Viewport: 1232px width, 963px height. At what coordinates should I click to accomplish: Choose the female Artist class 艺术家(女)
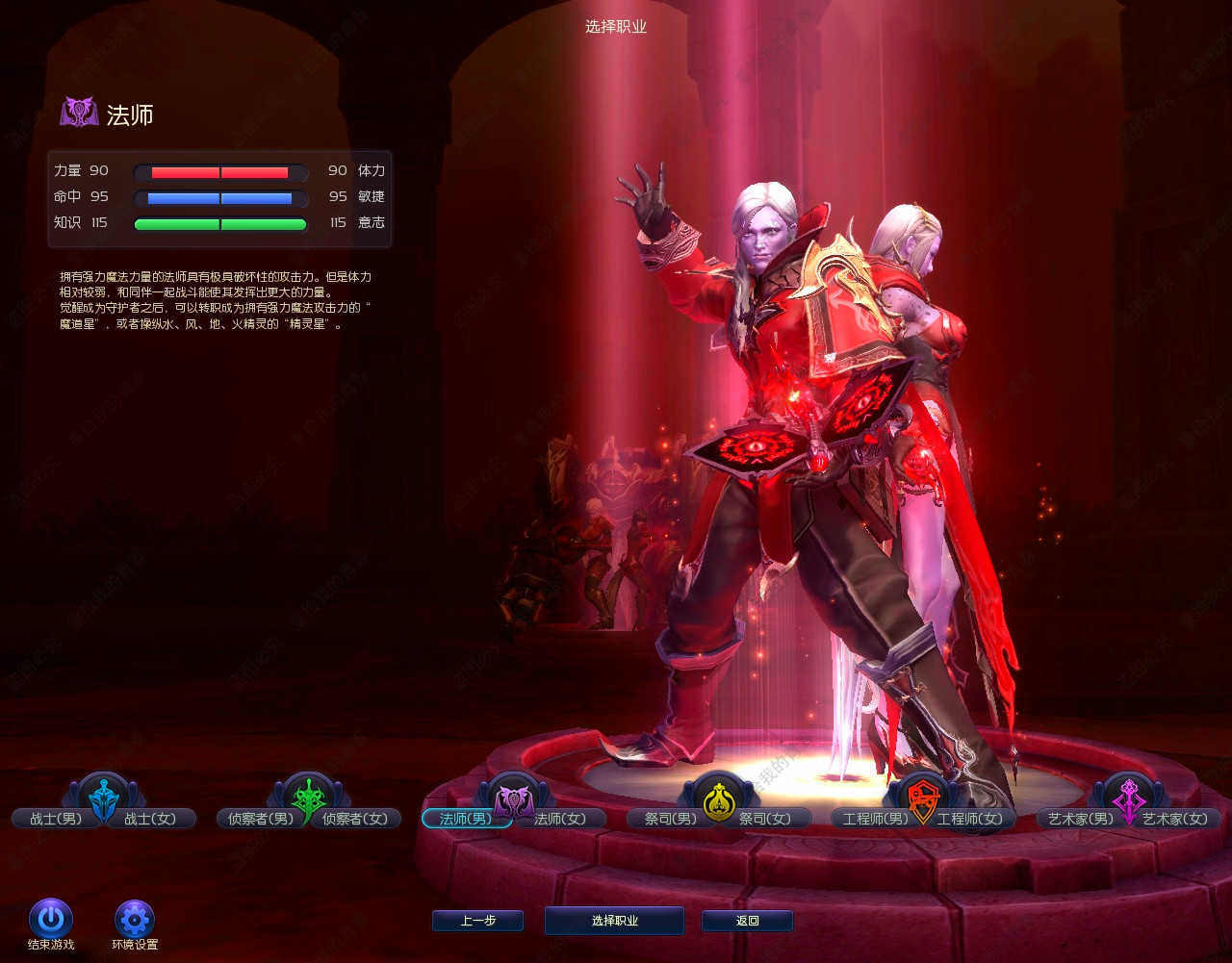1175,819
